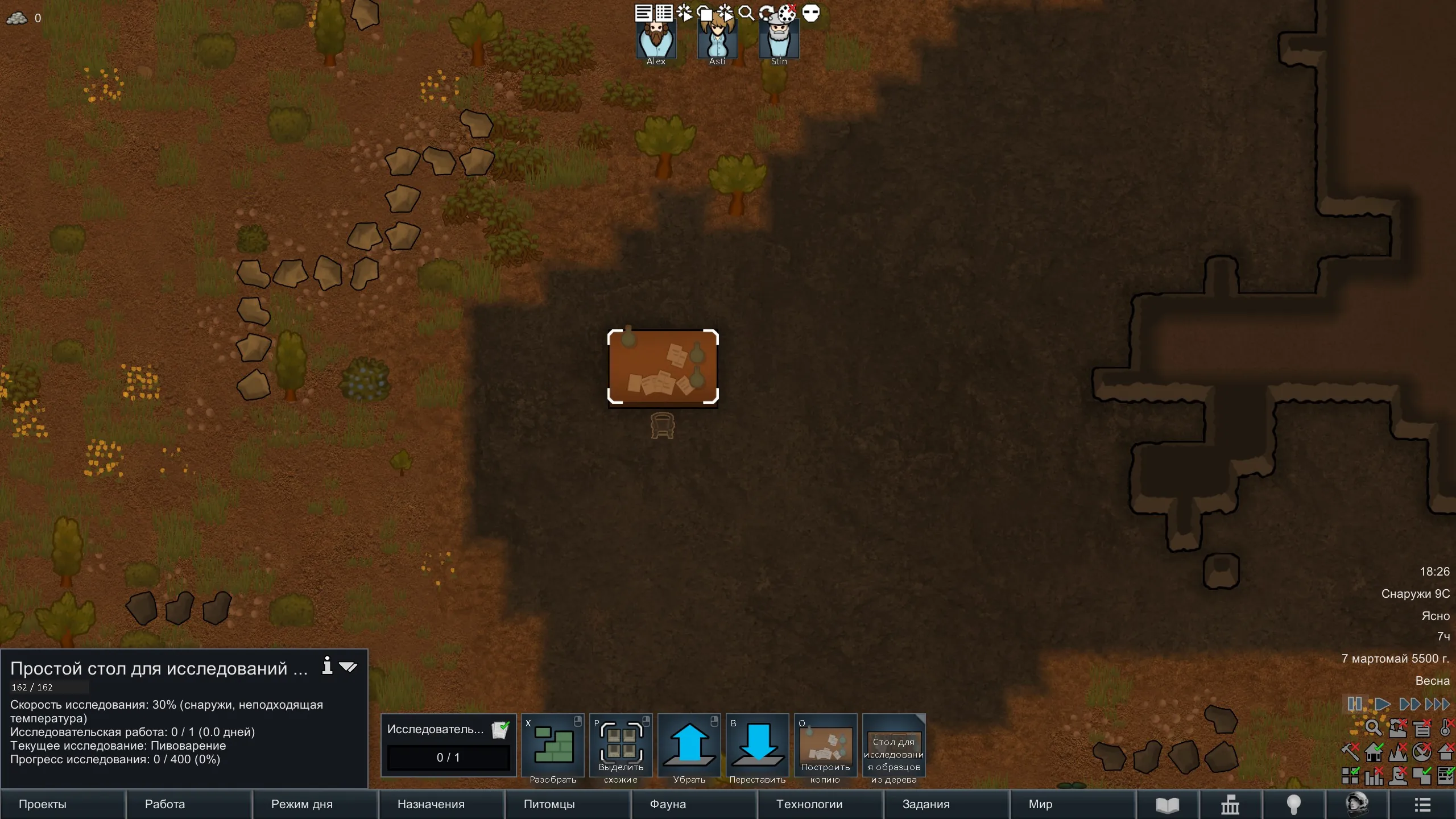Click Построить копию to build a copy
This screenshot has height=819, width=1456.
(x=826, y=746)
